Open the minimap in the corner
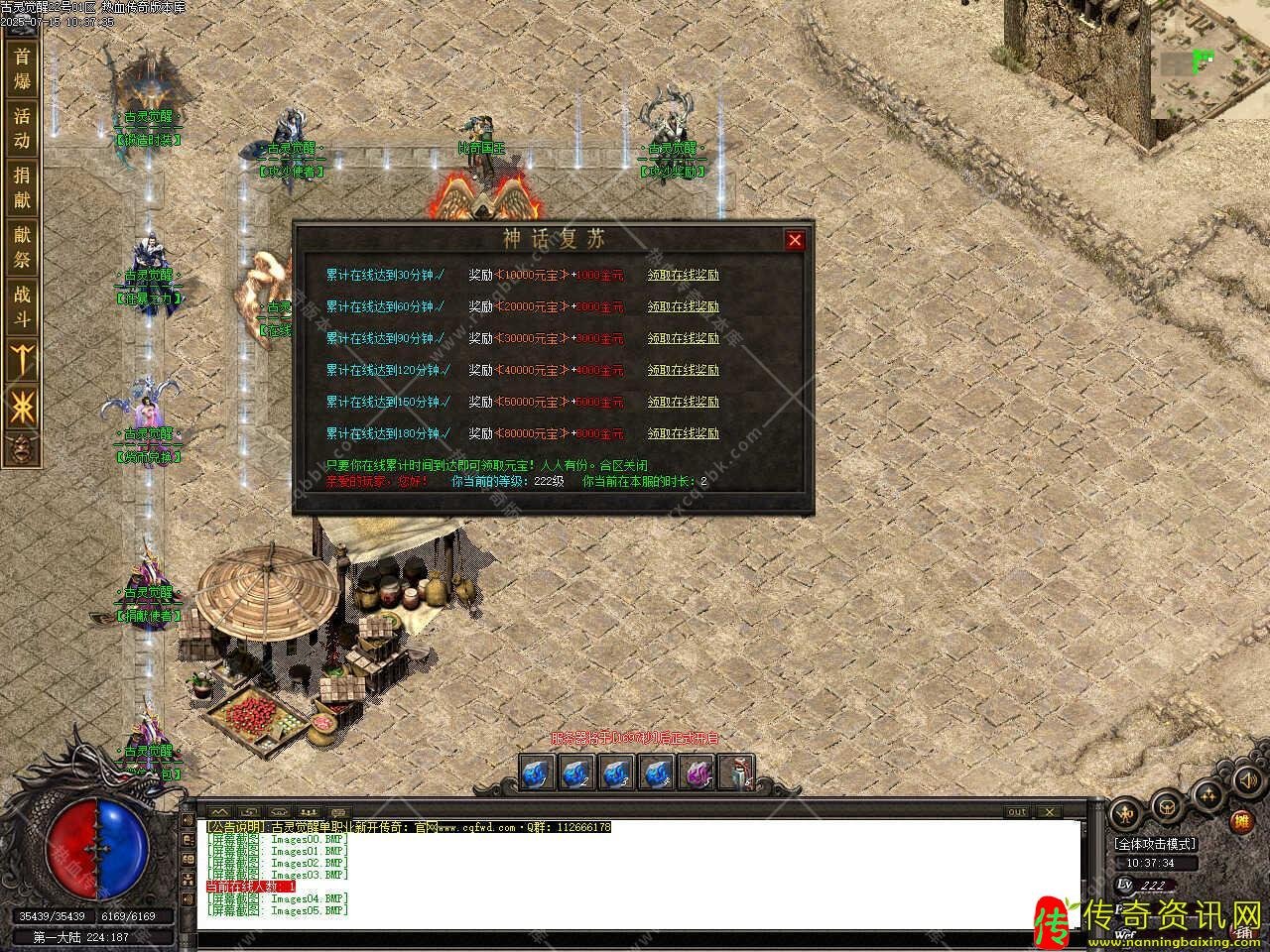The width and height of the screenshot is (1270, 952). (x=1210, y=59)
